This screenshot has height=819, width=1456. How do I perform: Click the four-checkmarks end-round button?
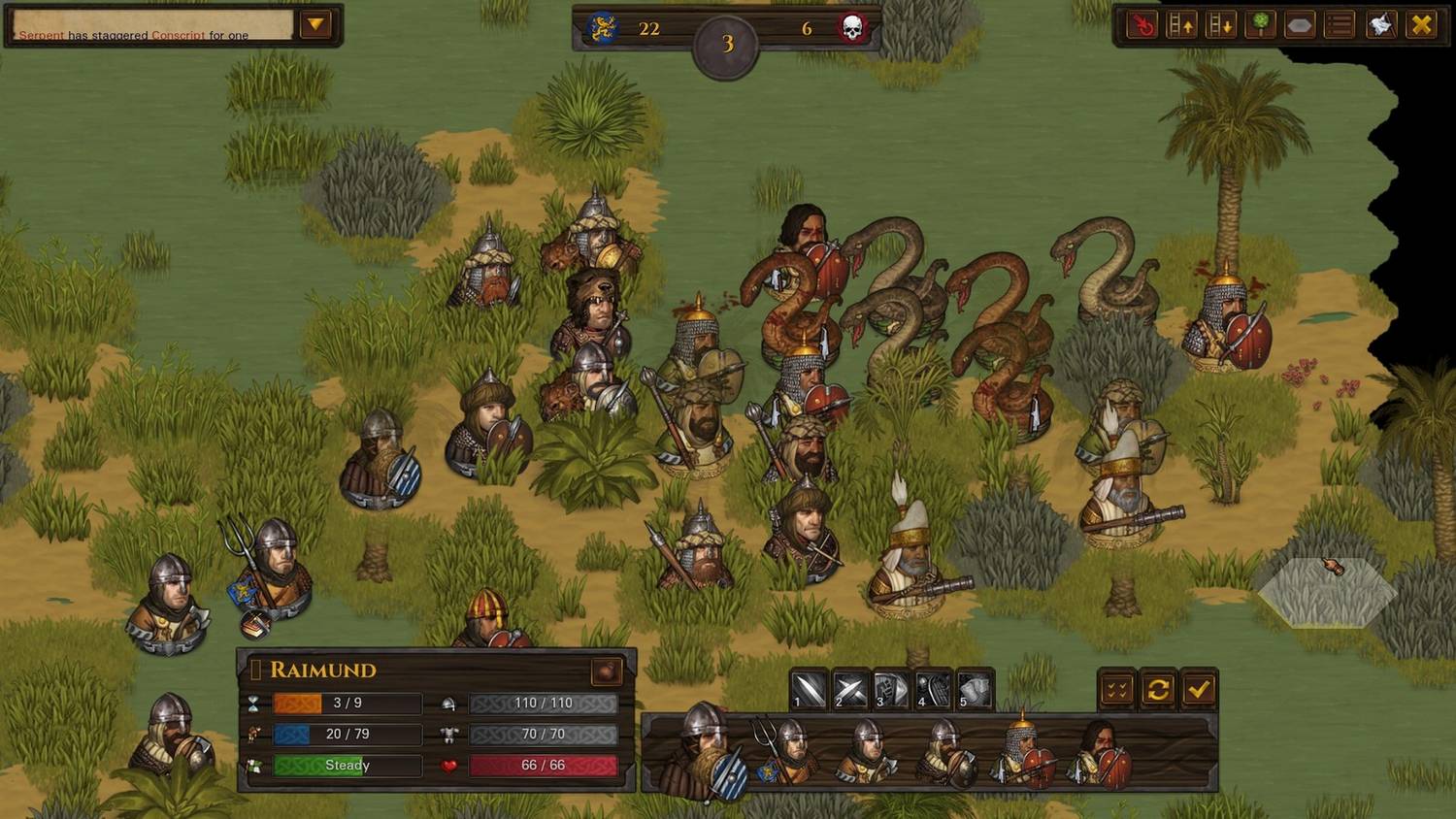click(x=1117, y=690)
